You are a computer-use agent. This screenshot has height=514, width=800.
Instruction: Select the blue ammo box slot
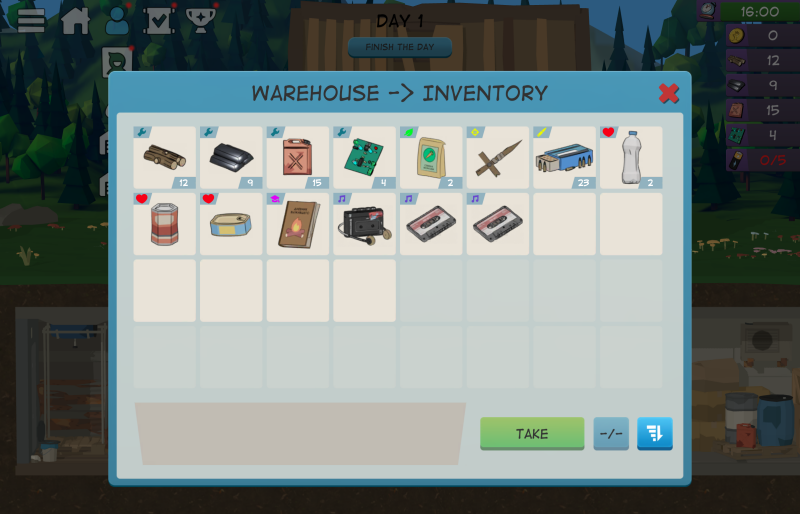[x=564, y=158]
